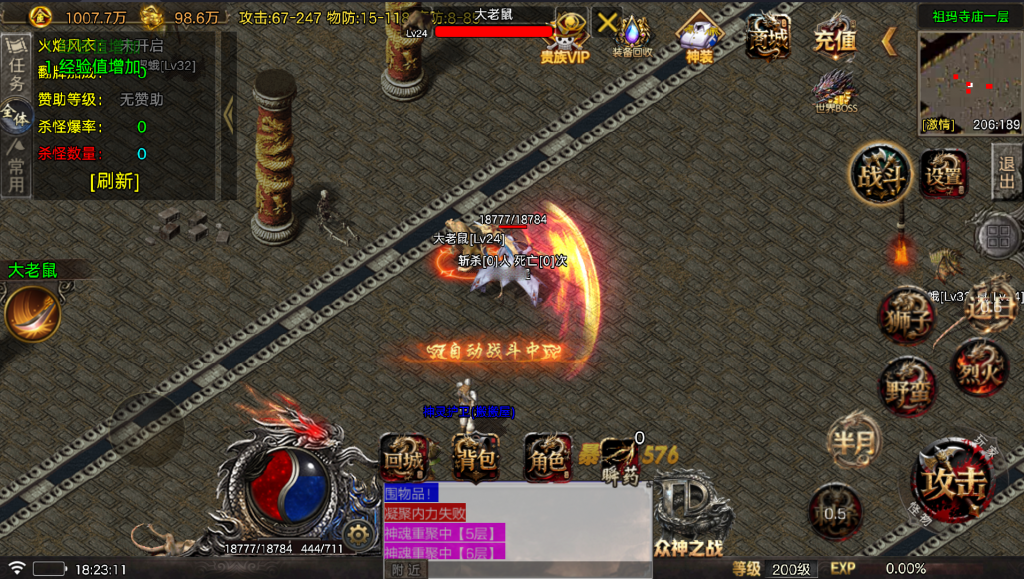Activate the 狮子 lion roar skill
This screenshot has height=579, width=1024.
pyautogui.click(x=908, y=317)
